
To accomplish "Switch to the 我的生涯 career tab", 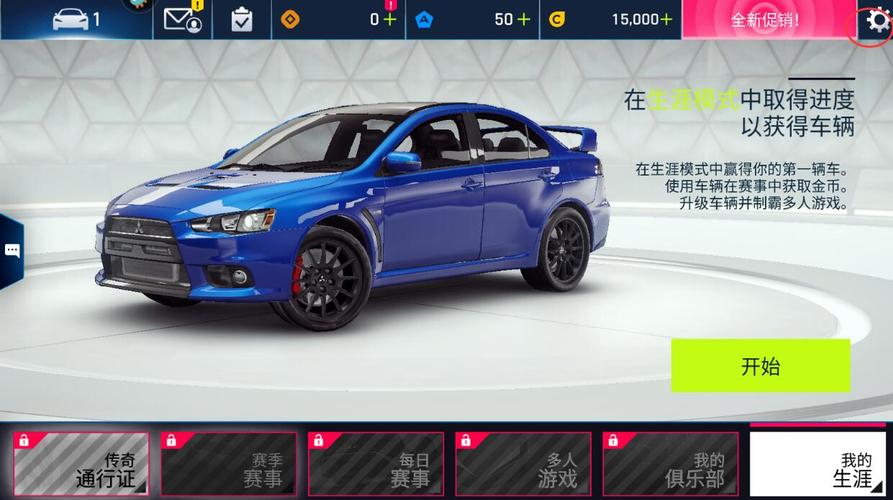I will tap(817, 465).
